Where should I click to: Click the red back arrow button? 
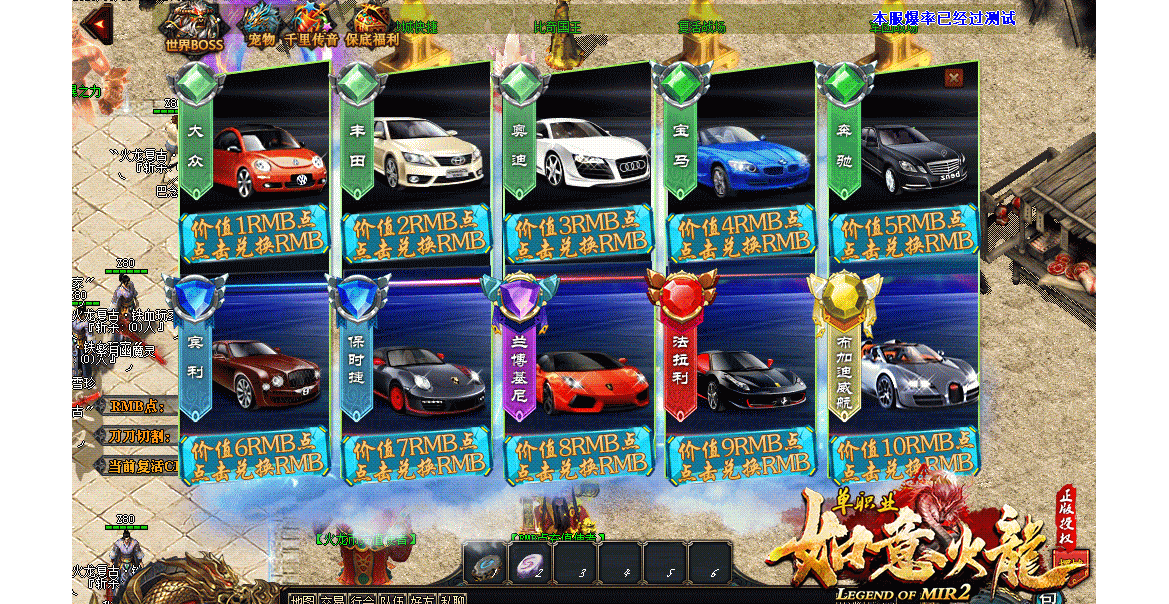coord(97,25)
